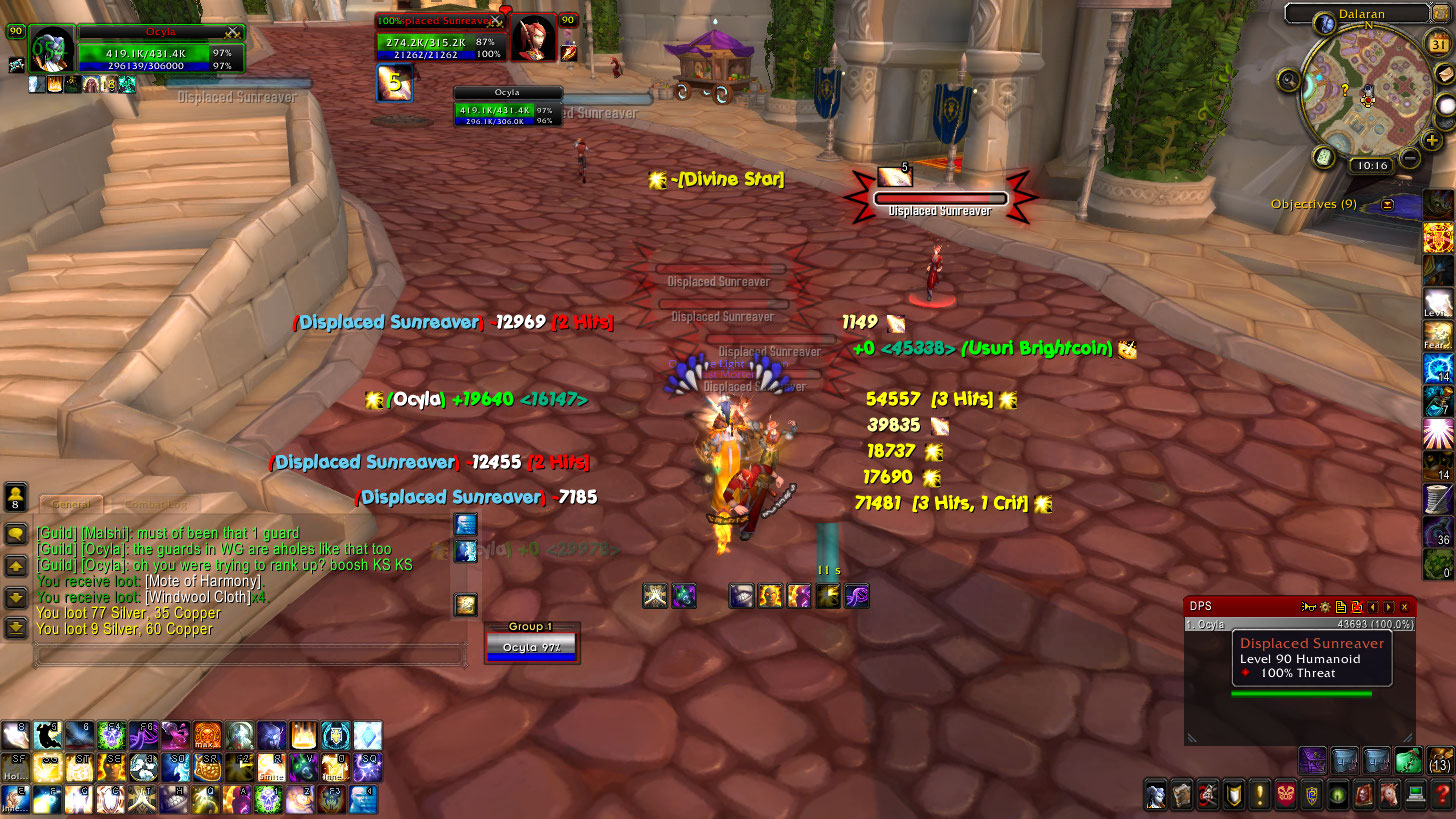Show the previous DPS meter view arrow
1456x819 pixels.
tap(1374, 606)
